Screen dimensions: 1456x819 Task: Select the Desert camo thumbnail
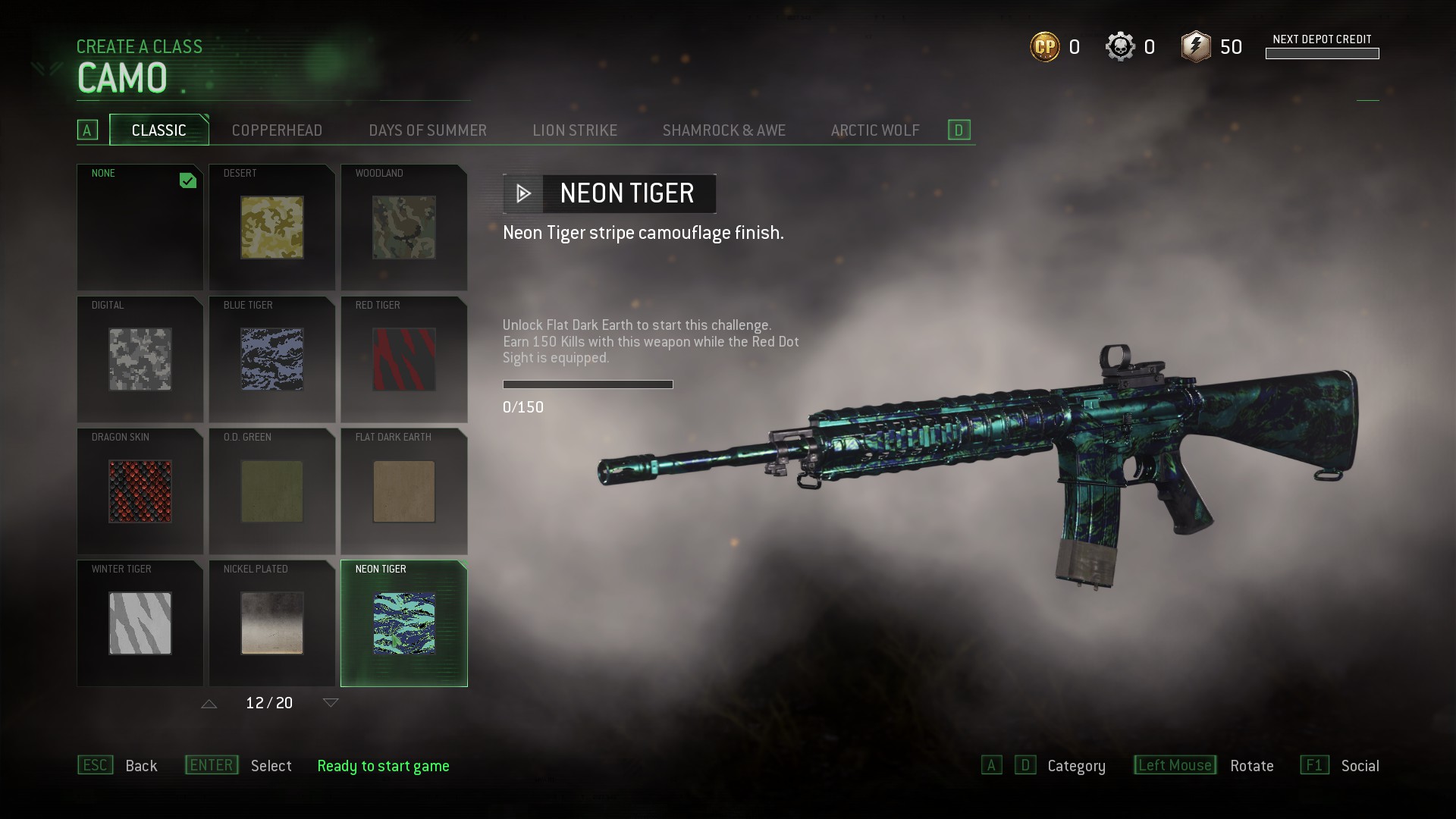click(271, 227)
